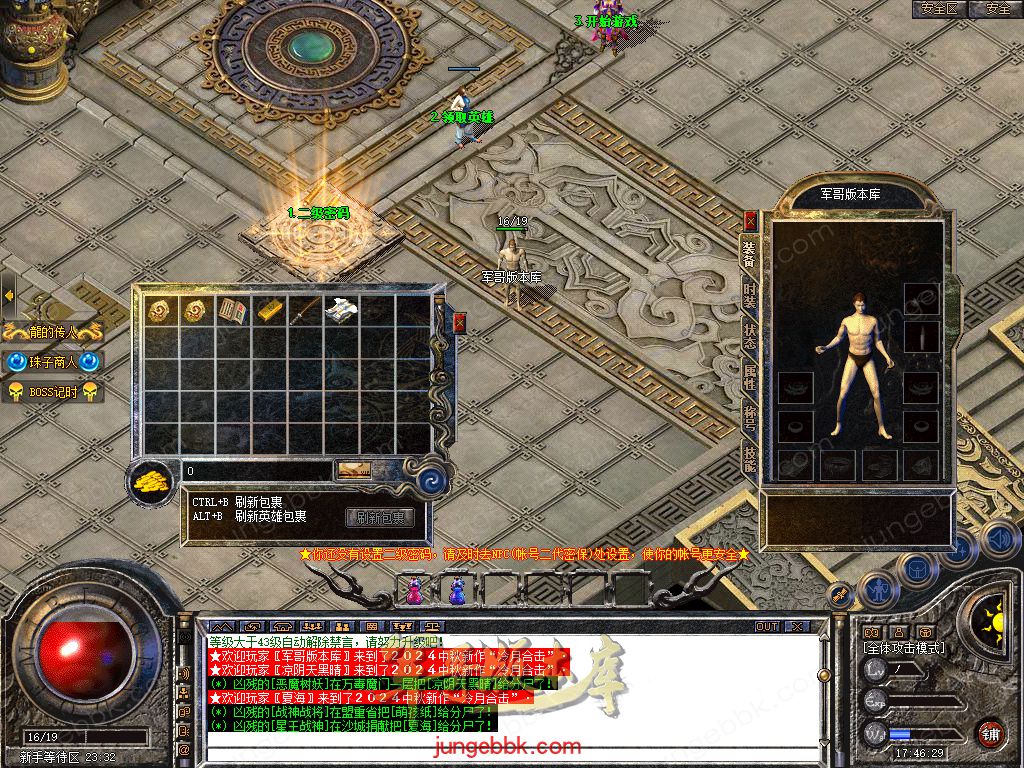
Task: Click the OUT button on the chat bar
Action: tap(766, 626)
